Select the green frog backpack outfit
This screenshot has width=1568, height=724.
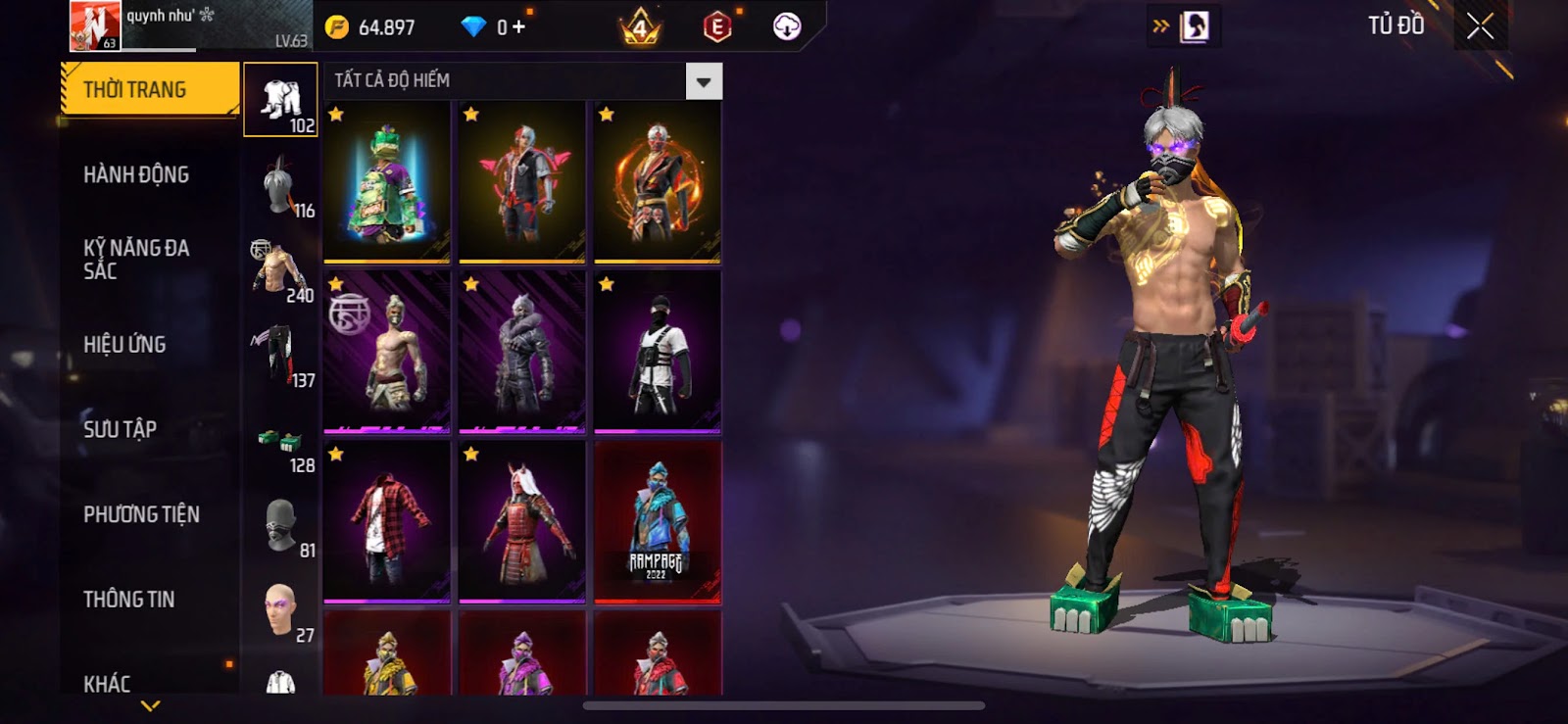tap(387, 183)
